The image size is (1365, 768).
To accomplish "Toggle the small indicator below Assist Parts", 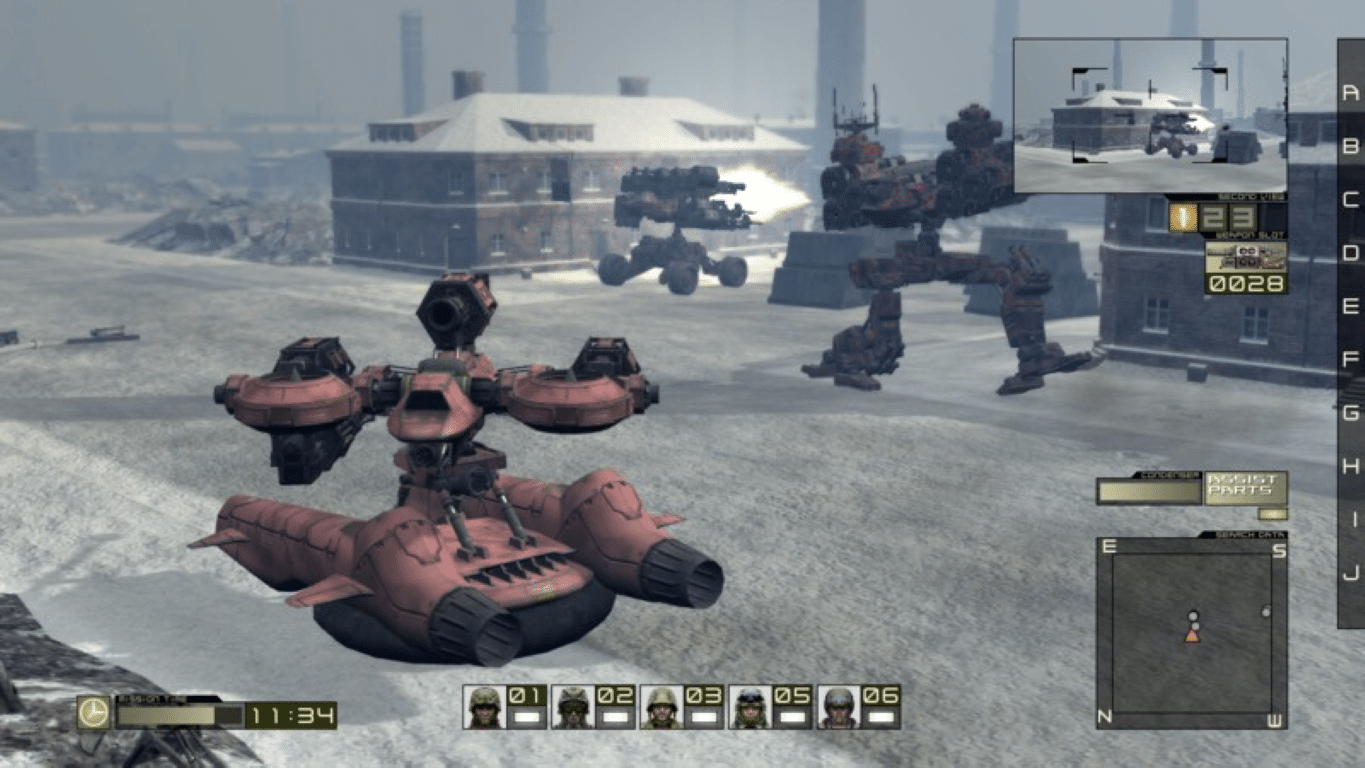I will 1273,514.
